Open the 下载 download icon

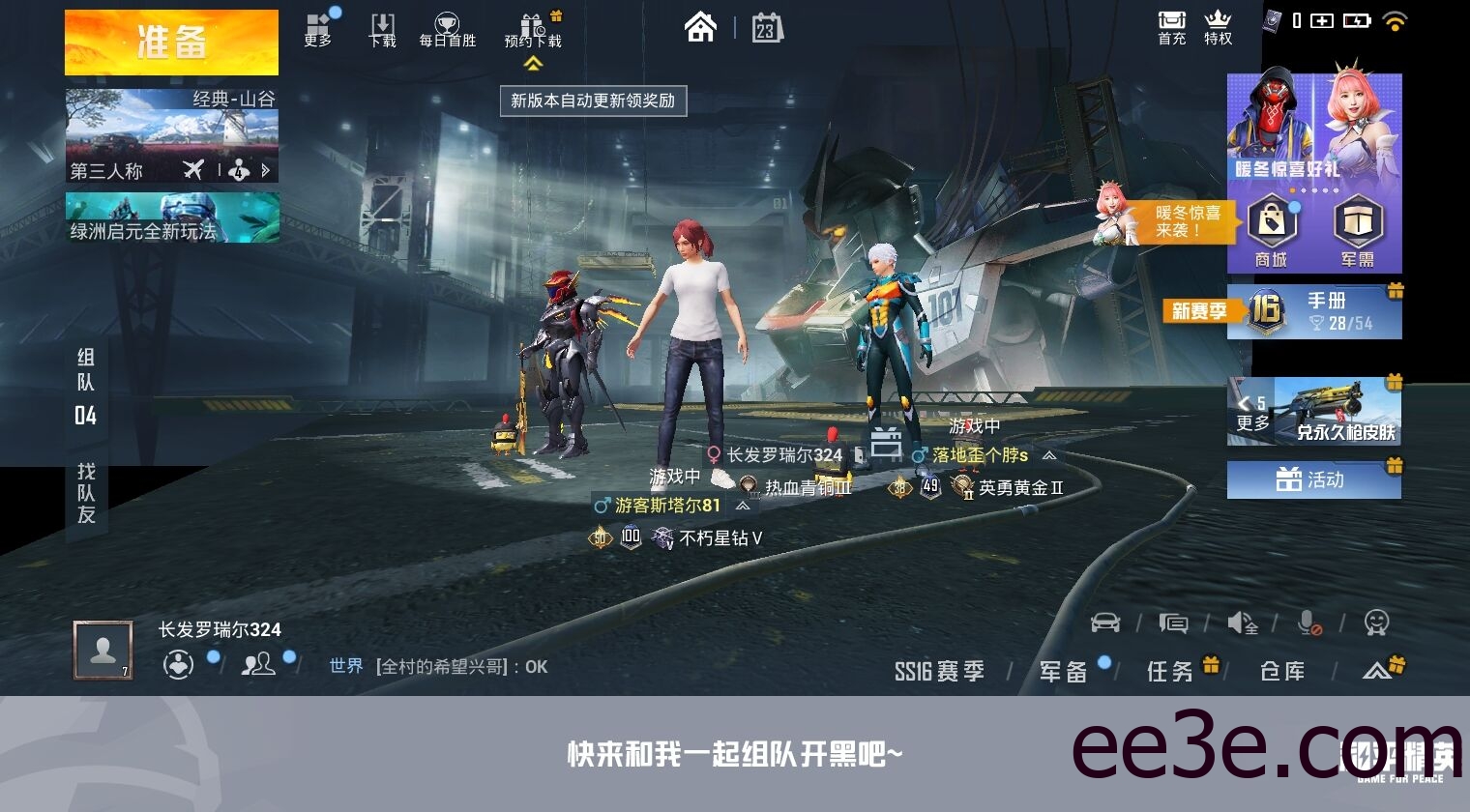(383, 22)
